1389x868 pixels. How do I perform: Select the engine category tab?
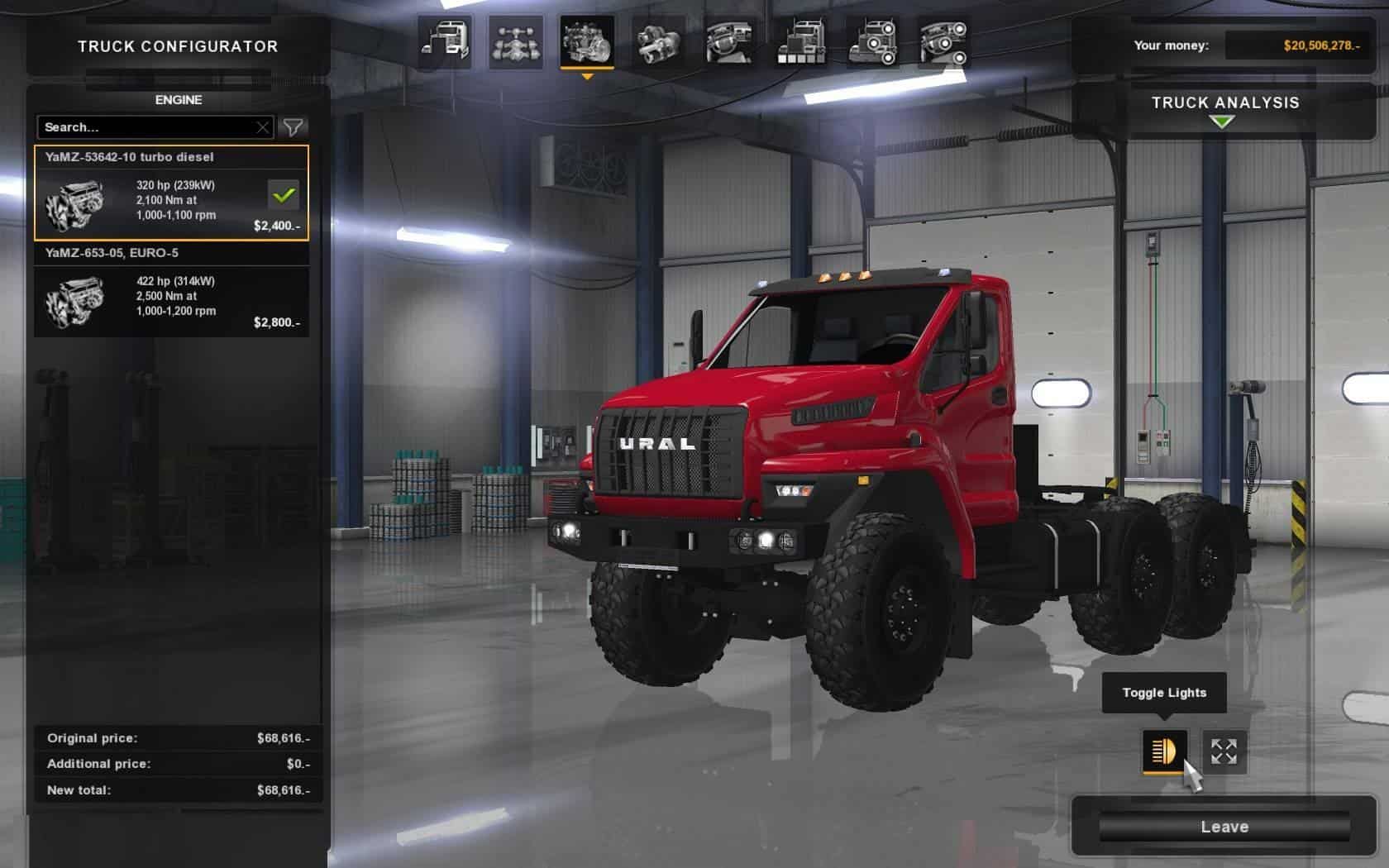[587, 41]
